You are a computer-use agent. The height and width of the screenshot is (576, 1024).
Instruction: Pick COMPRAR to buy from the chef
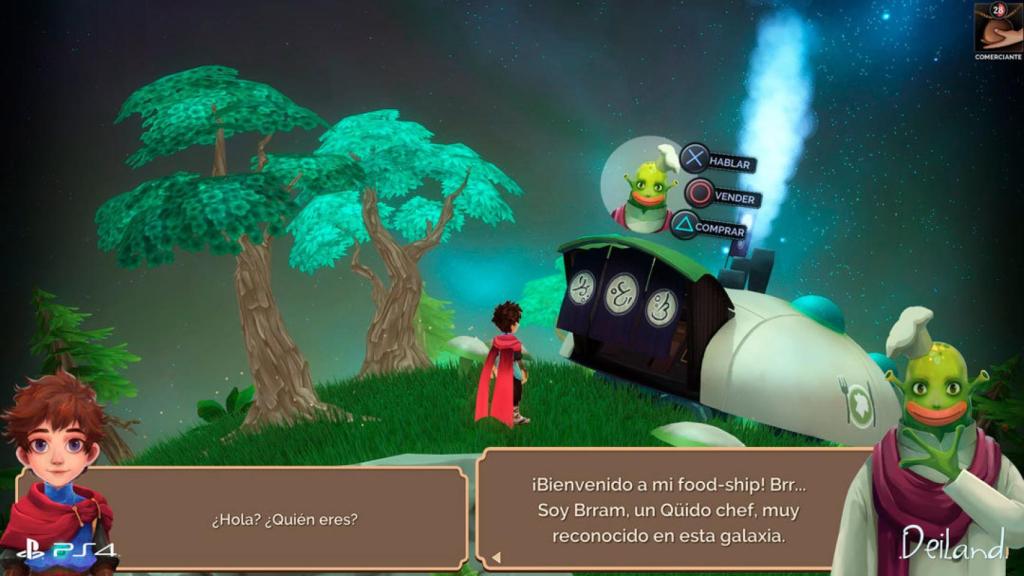708,228
